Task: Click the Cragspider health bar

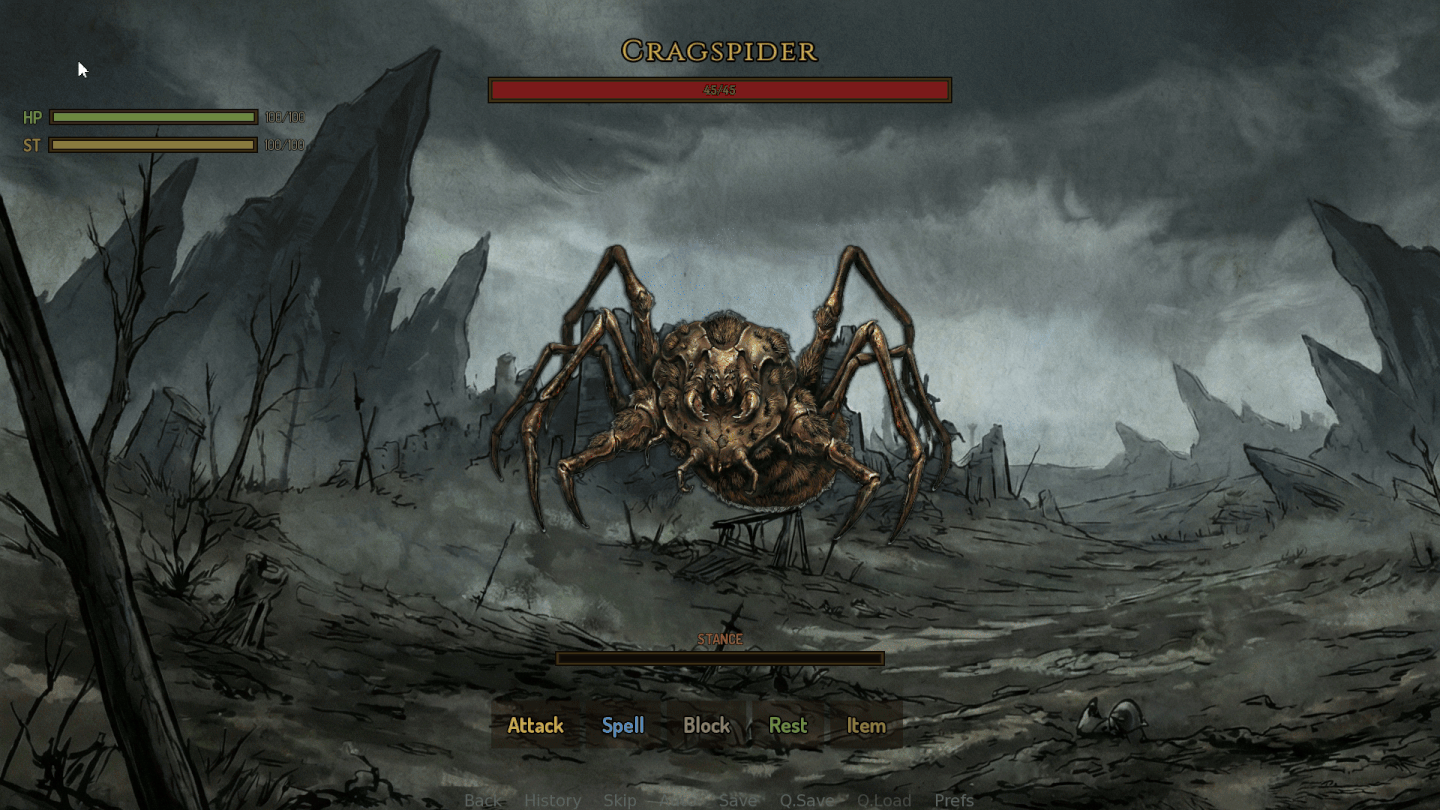Action: [x=719, y=90]
